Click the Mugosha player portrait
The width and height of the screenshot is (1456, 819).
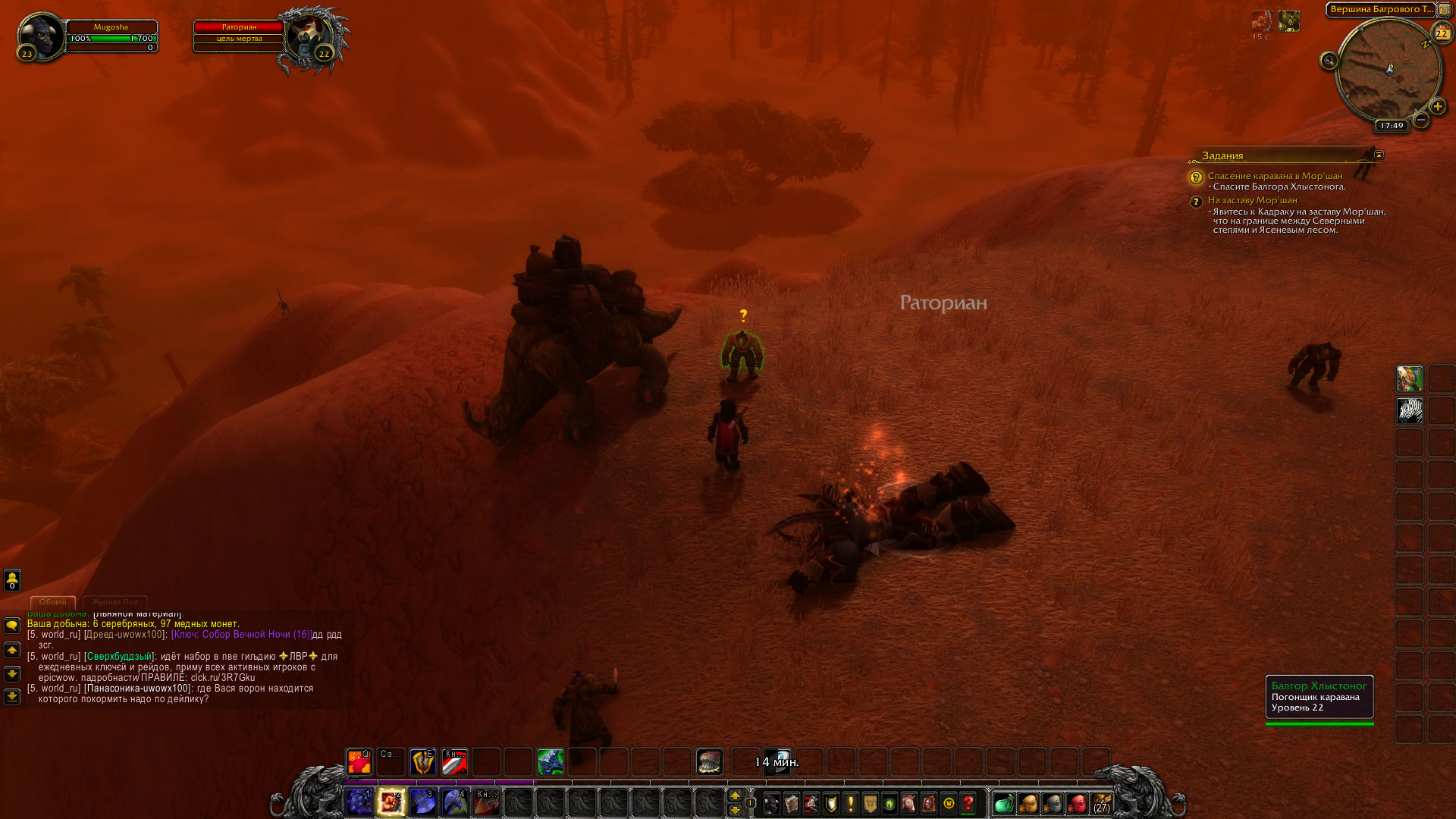(40, 36)
